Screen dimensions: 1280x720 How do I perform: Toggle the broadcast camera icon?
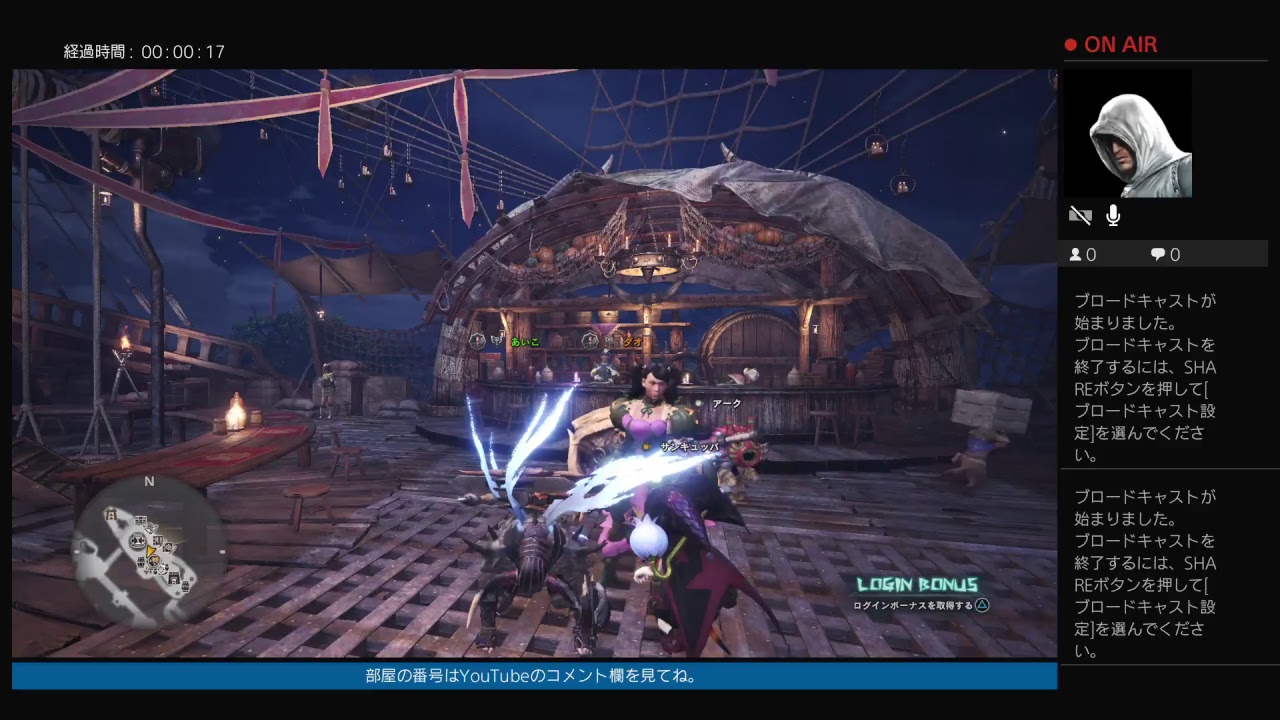click(x=1080, y=216)
